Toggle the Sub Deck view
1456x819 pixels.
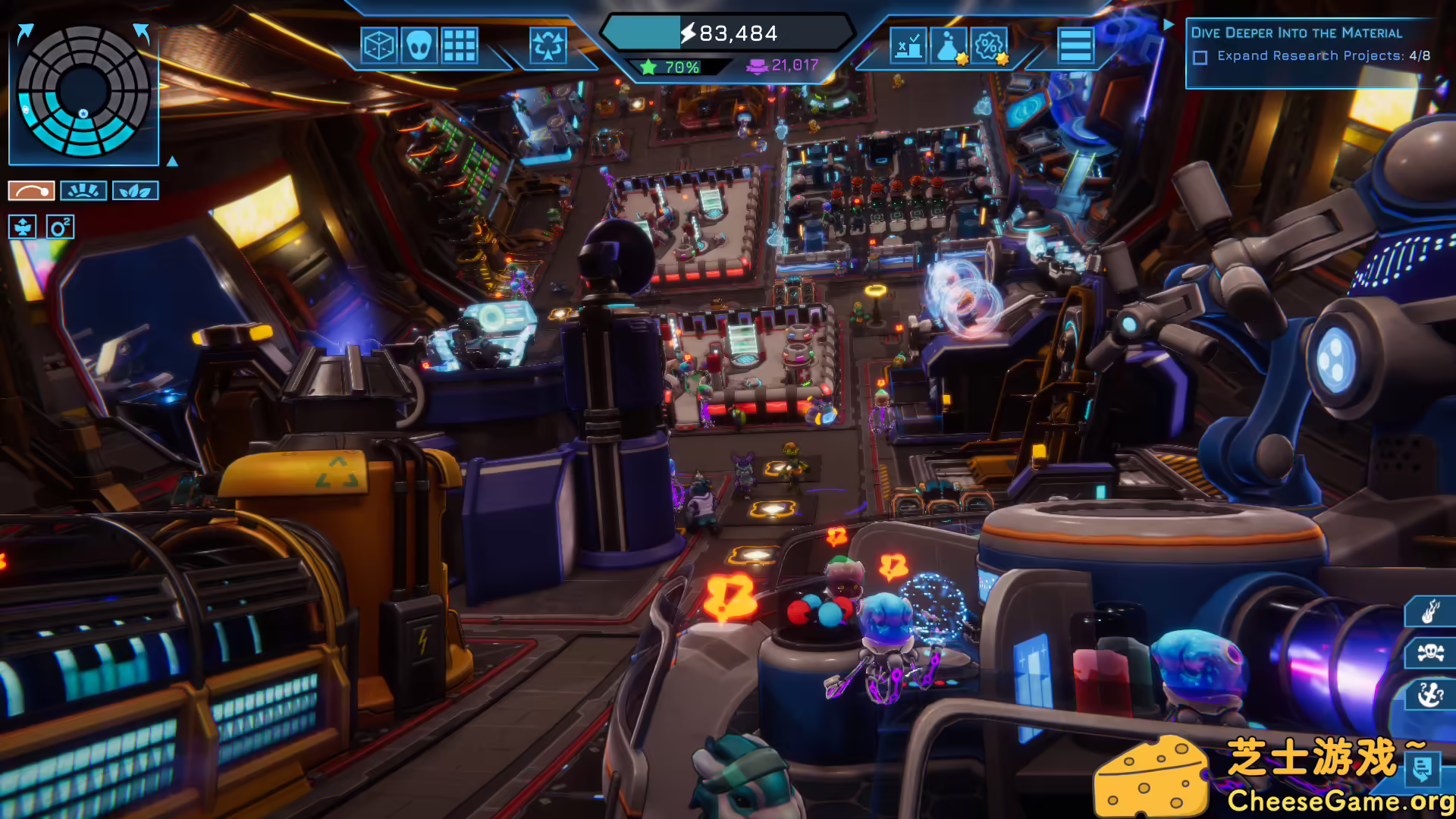(21, 227)
